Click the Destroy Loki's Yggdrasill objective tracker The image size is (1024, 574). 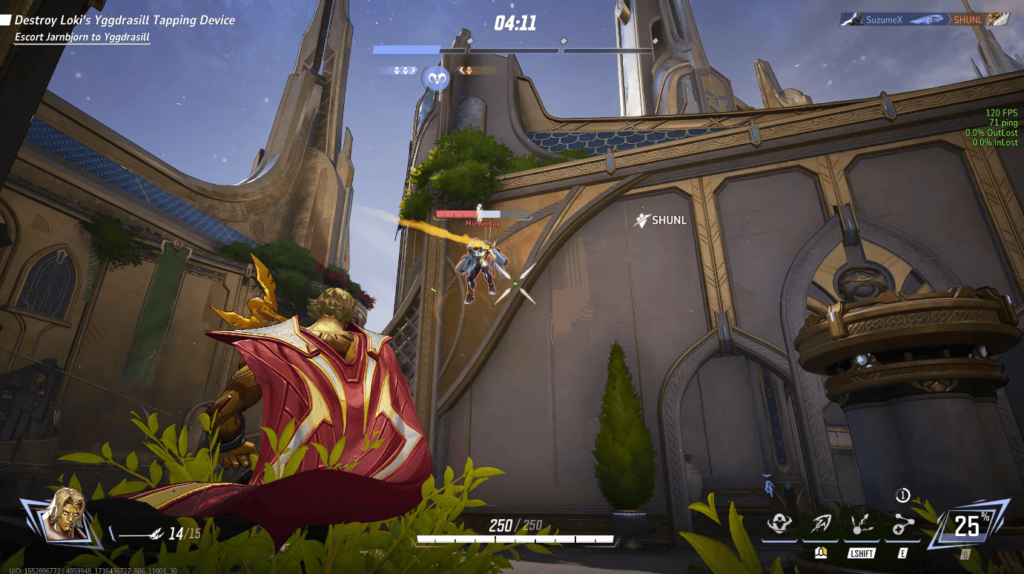coord(125,20)
